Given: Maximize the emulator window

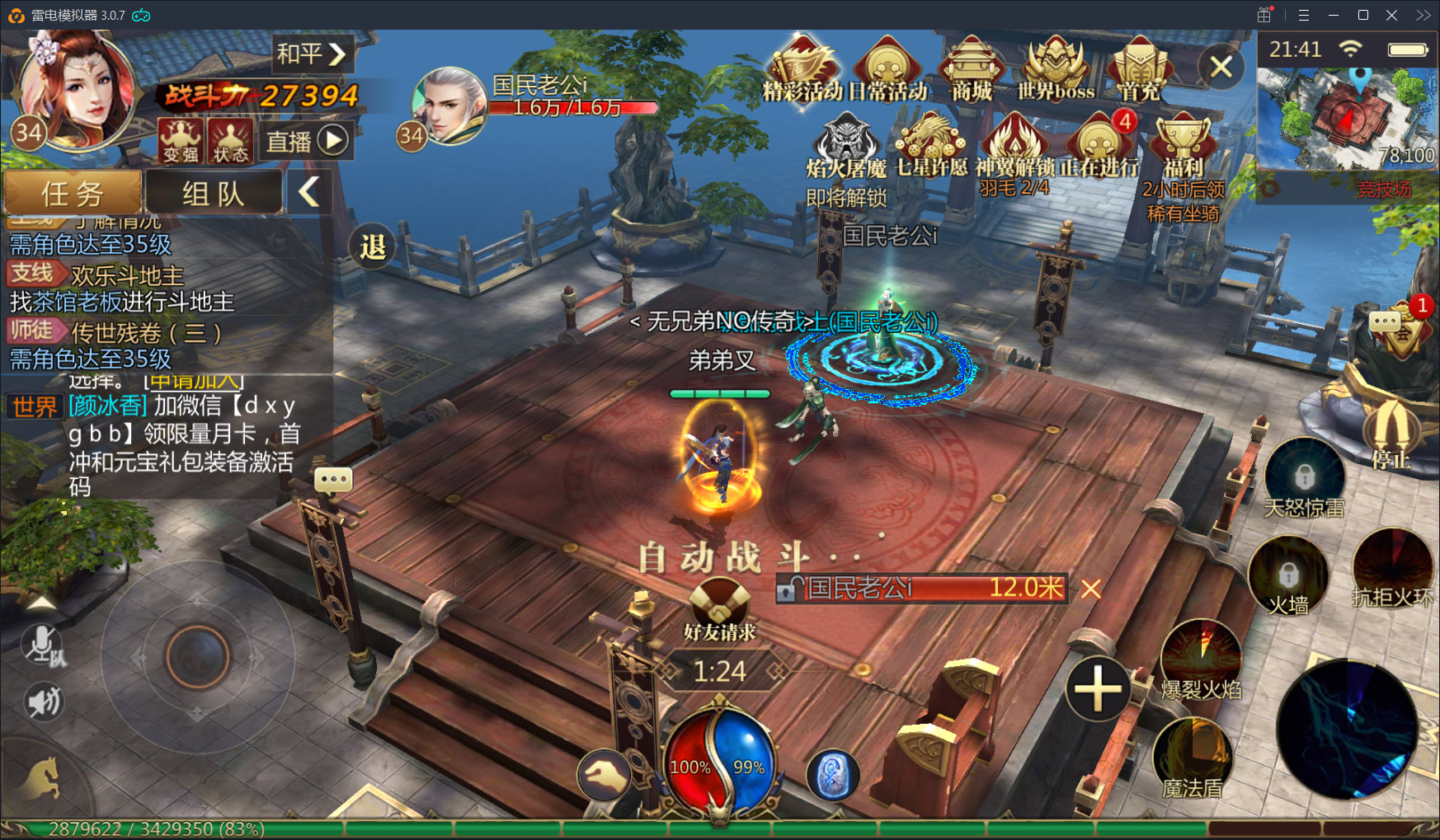Looking at the screenshot, I should point(1363,15).
